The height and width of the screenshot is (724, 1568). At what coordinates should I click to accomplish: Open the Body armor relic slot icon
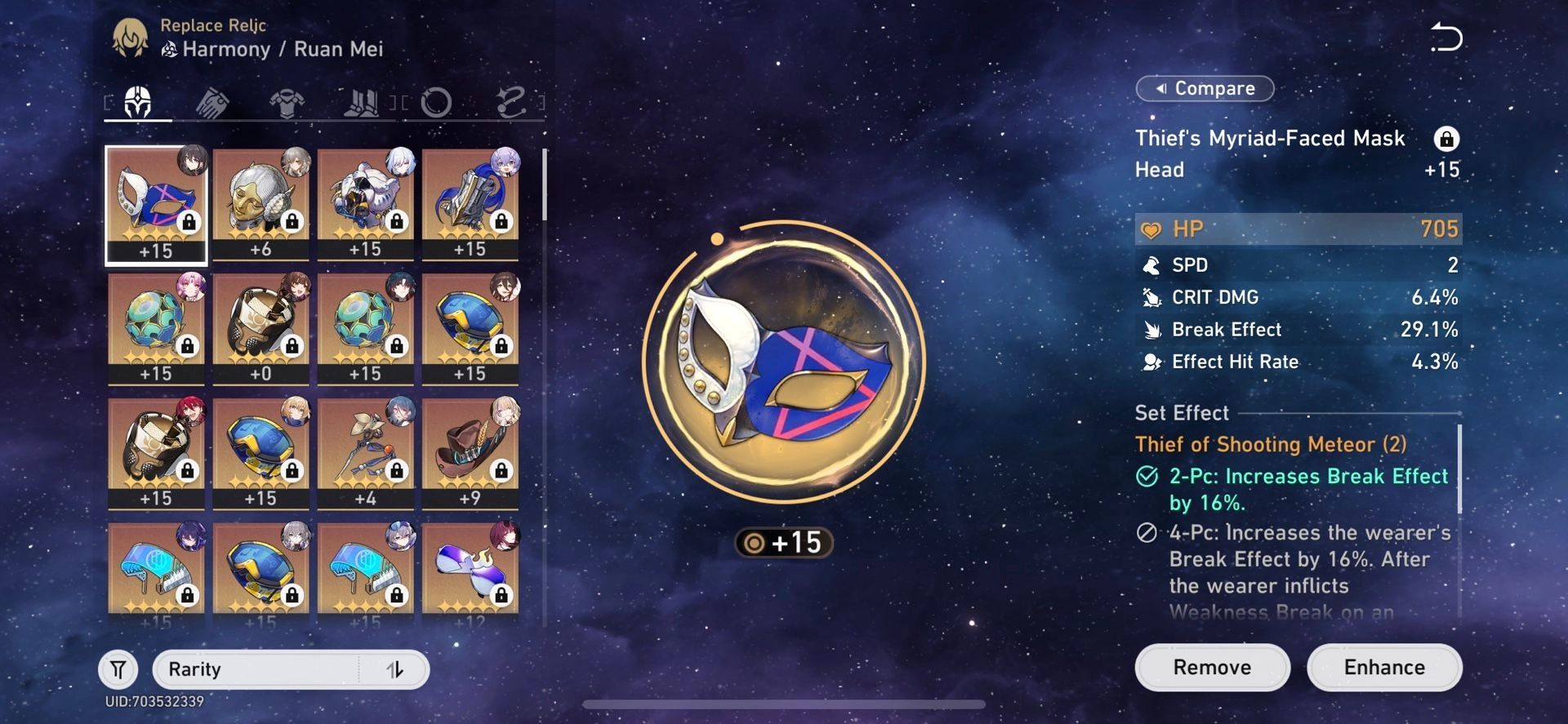(287, 102)
